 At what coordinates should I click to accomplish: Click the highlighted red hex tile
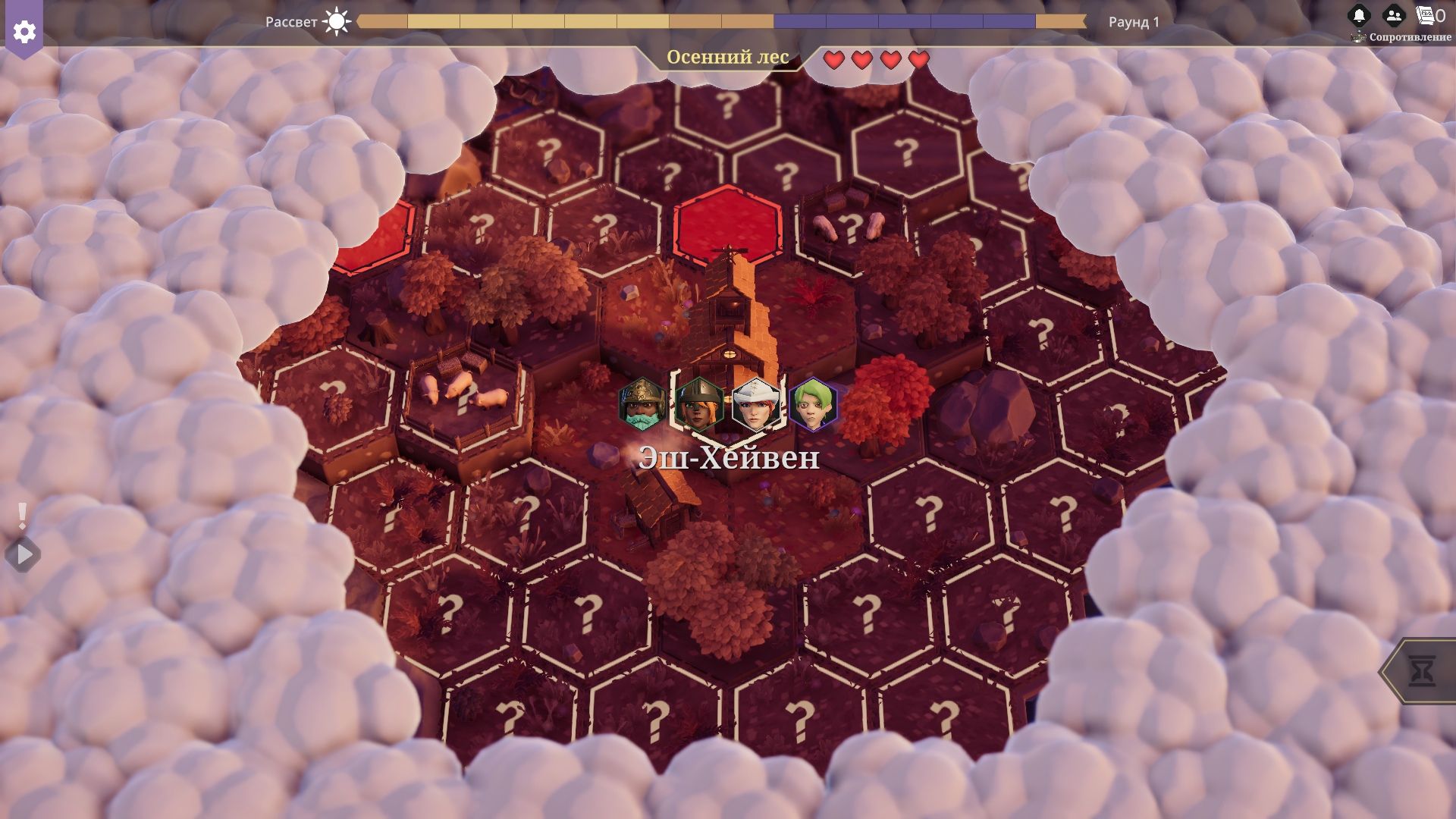726,224
